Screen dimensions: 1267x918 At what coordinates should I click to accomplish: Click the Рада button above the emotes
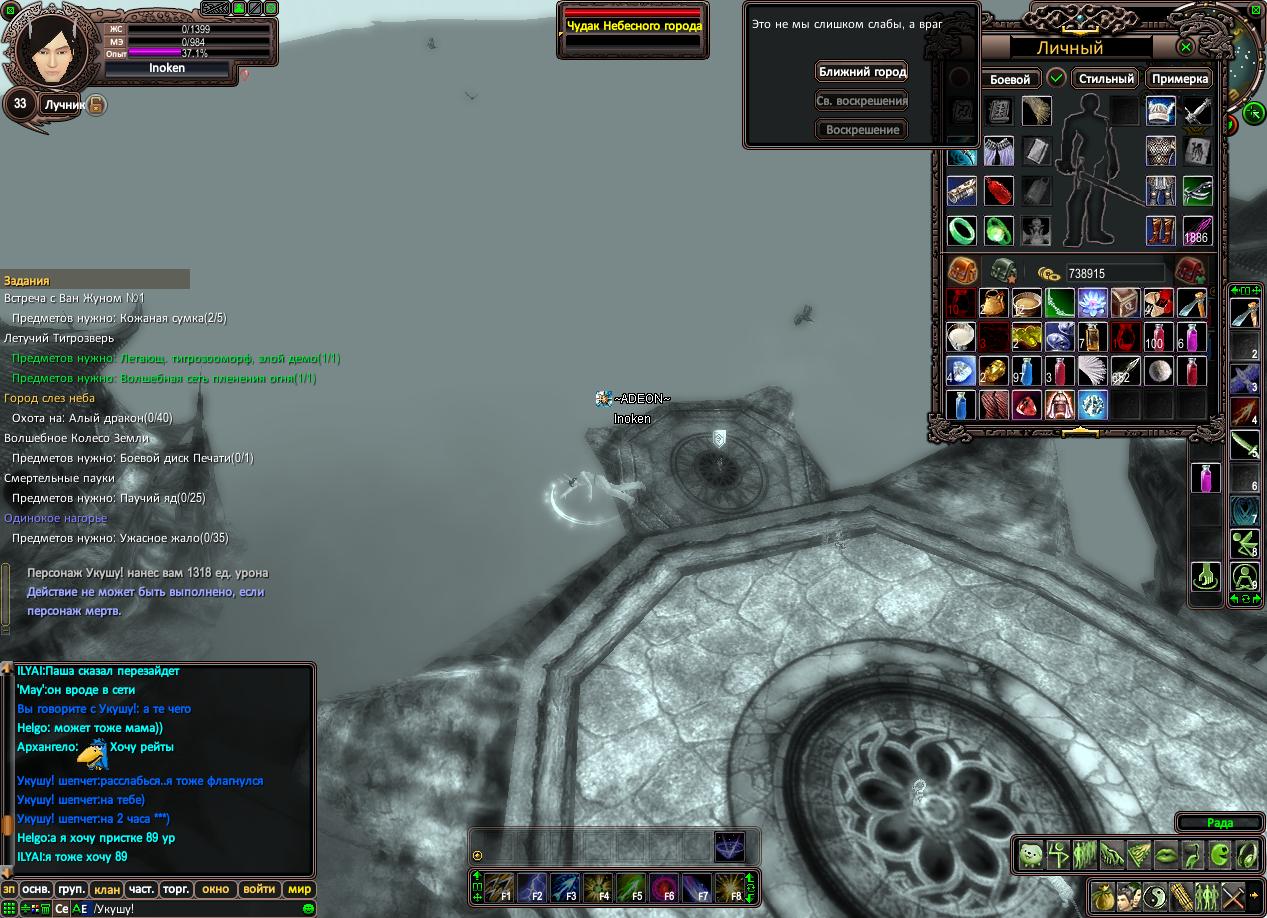click(x=1219, y=823)
